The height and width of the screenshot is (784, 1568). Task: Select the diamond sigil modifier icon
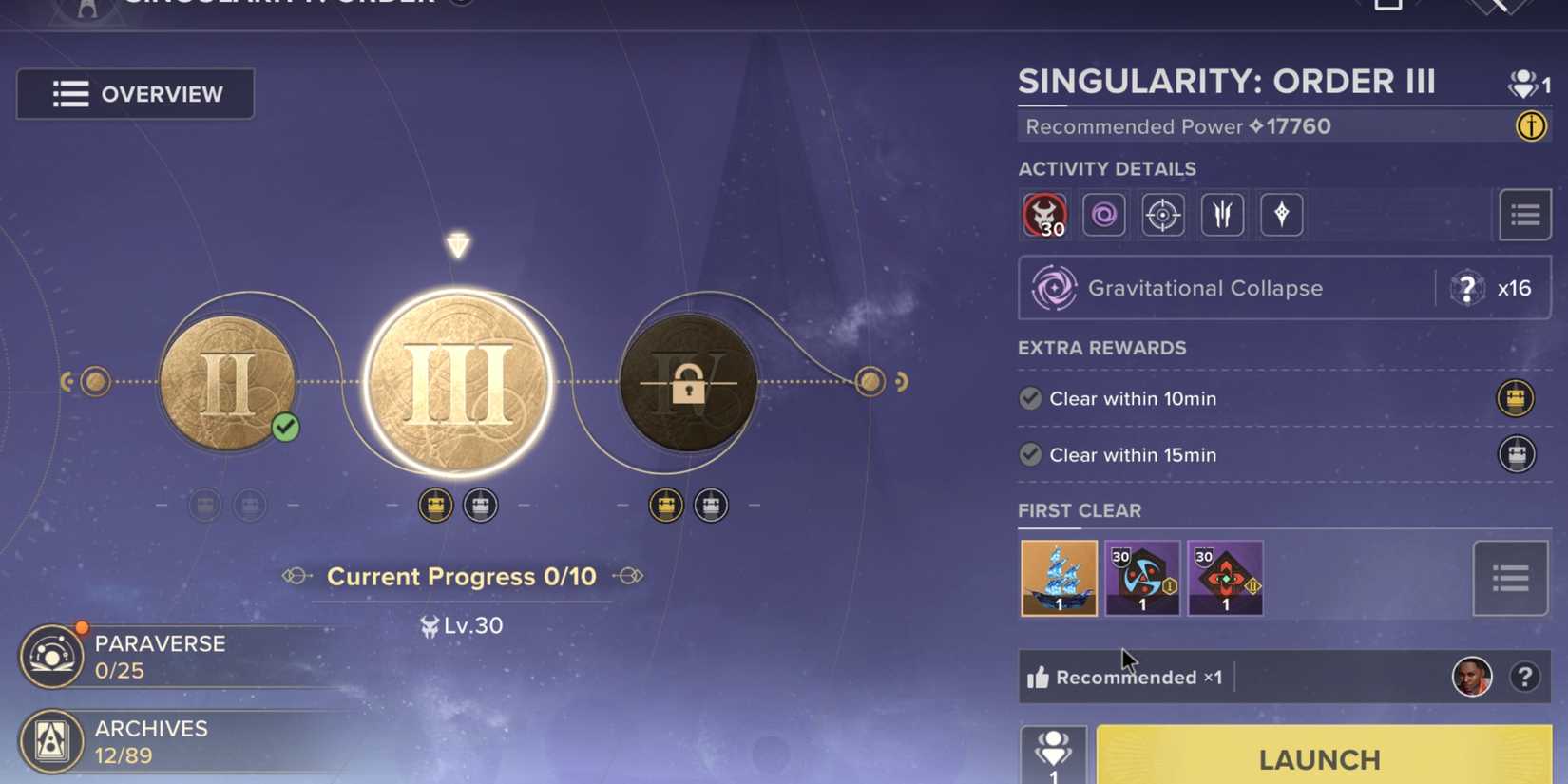[x=1281, y=214]
